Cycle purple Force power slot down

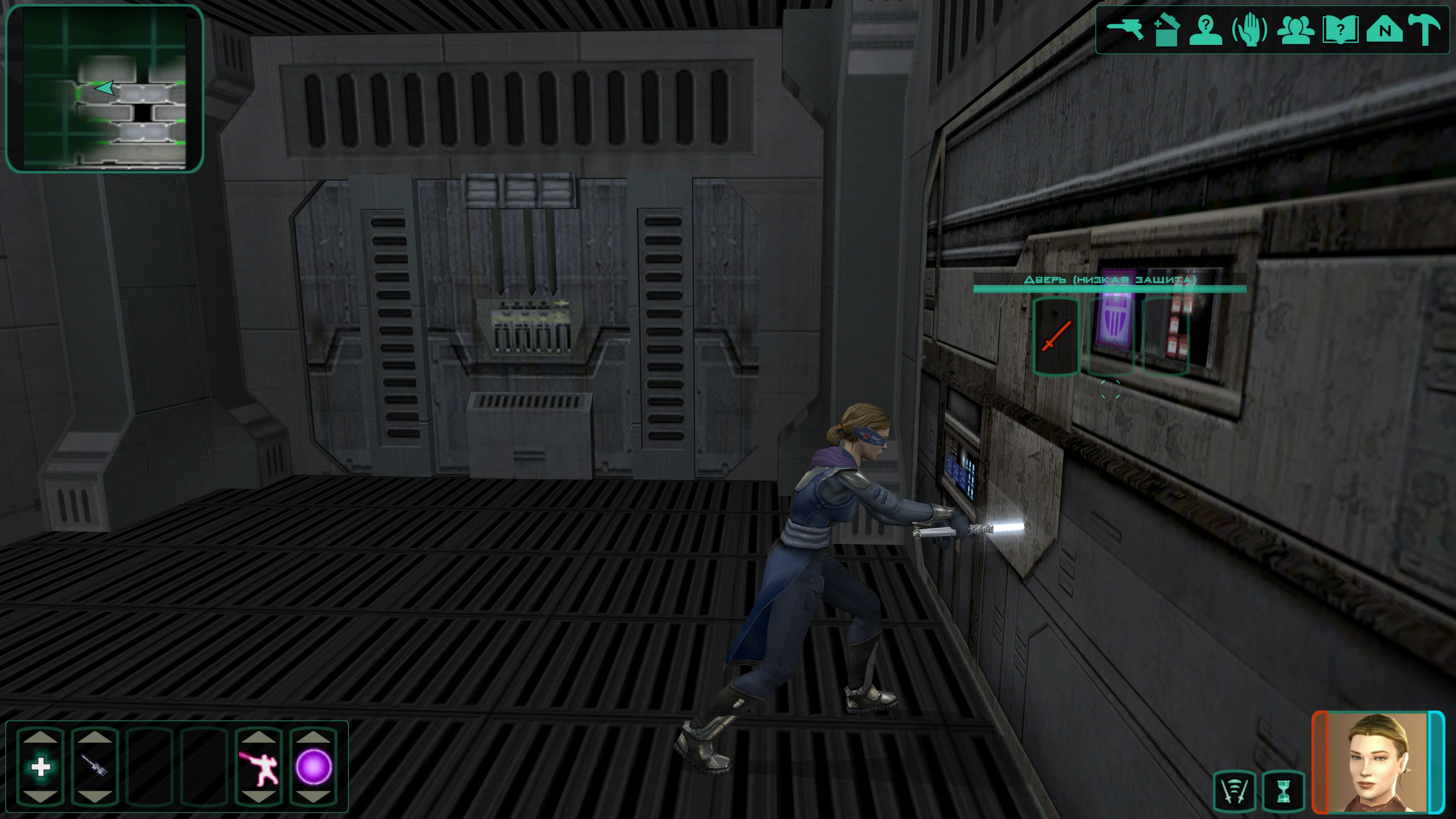(x=313, y=797)
